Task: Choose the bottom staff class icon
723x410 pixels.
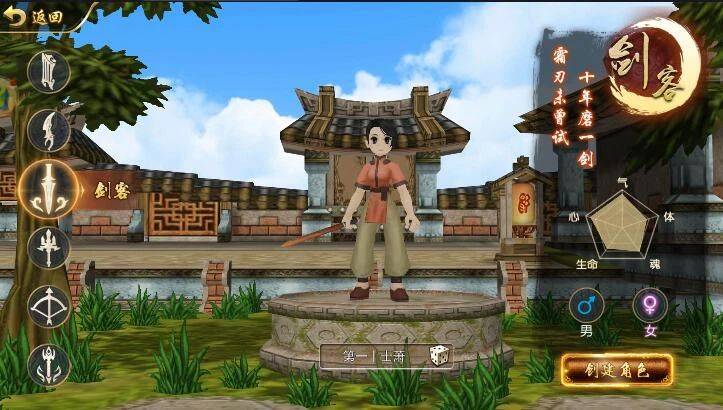Action: point(48,365)
